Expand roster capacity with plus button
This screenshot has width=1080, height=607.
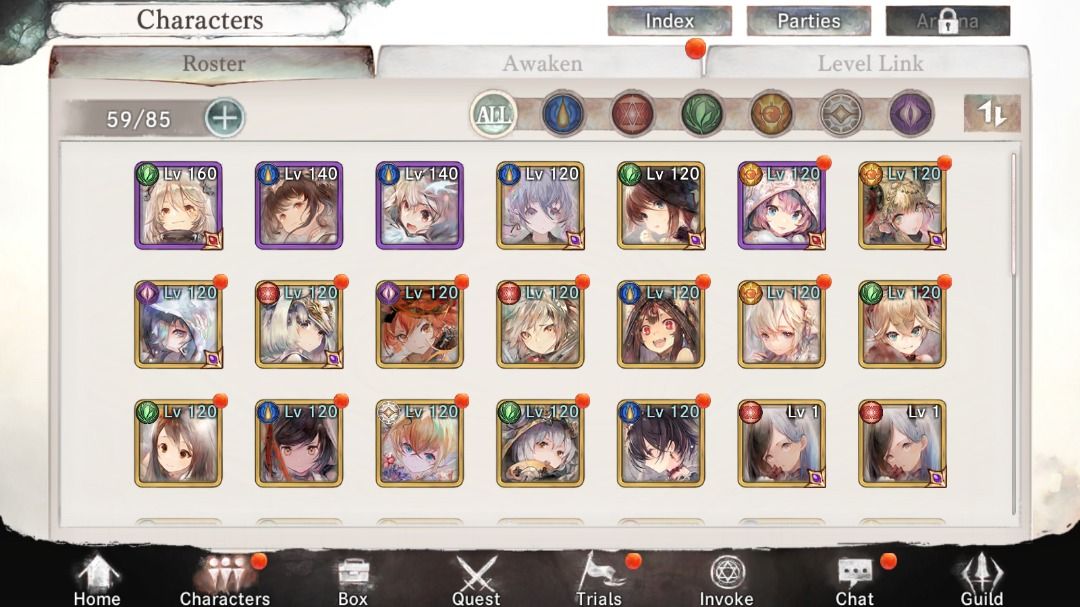point(225,118)
